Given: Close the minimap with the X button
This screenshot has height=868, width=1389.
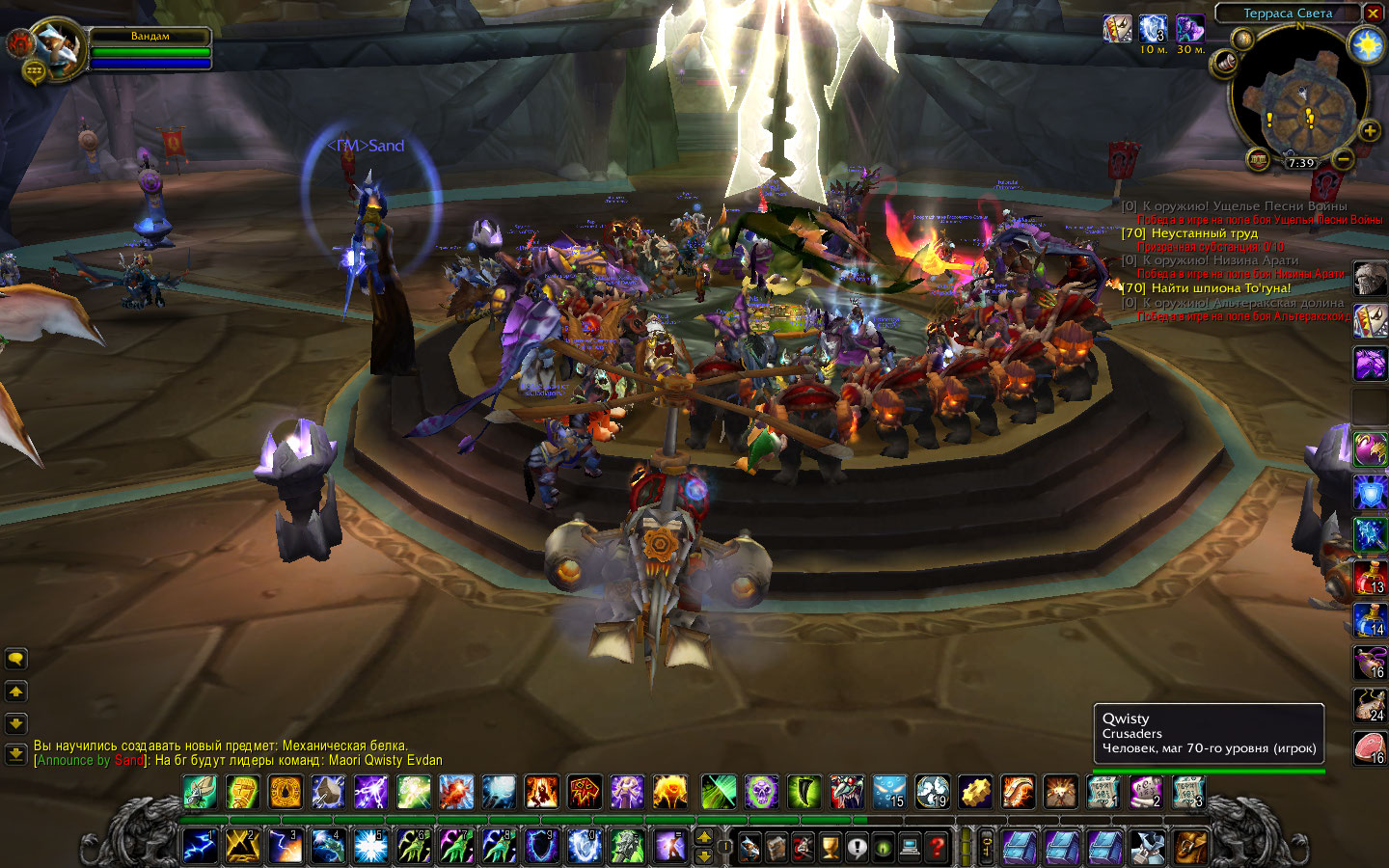Looking at the screenshot, I should coord(1373,14).
